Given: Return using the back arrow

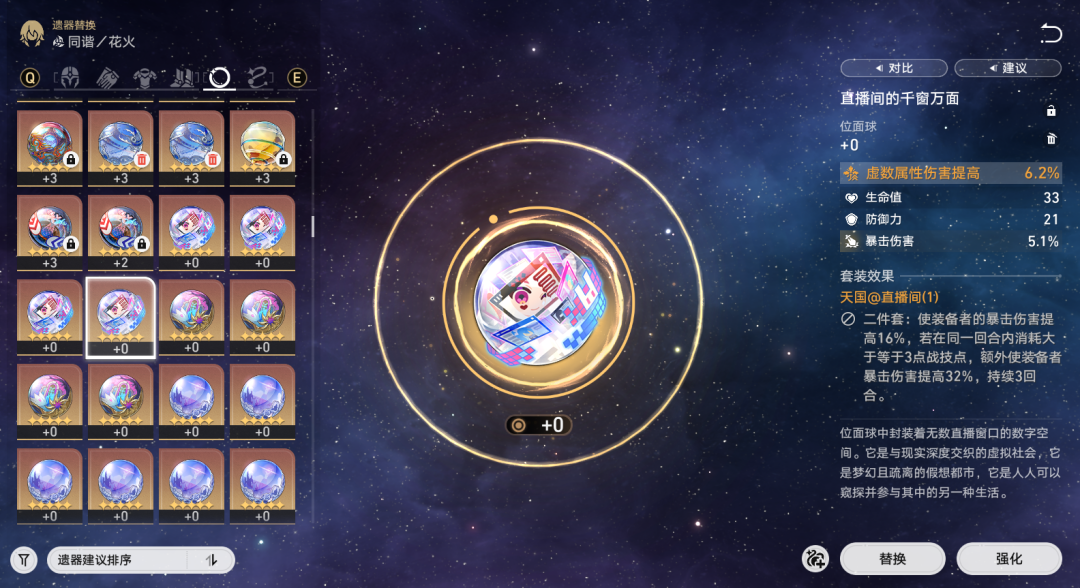Looking at the screenshot, I should click(x=1051, y=34).
